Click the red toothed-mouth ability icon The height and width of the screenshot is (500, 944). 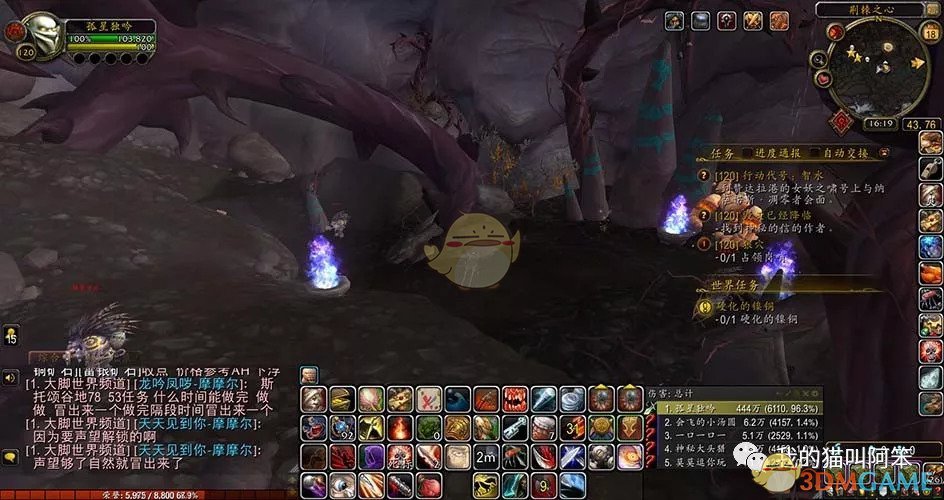click(515, 398)
